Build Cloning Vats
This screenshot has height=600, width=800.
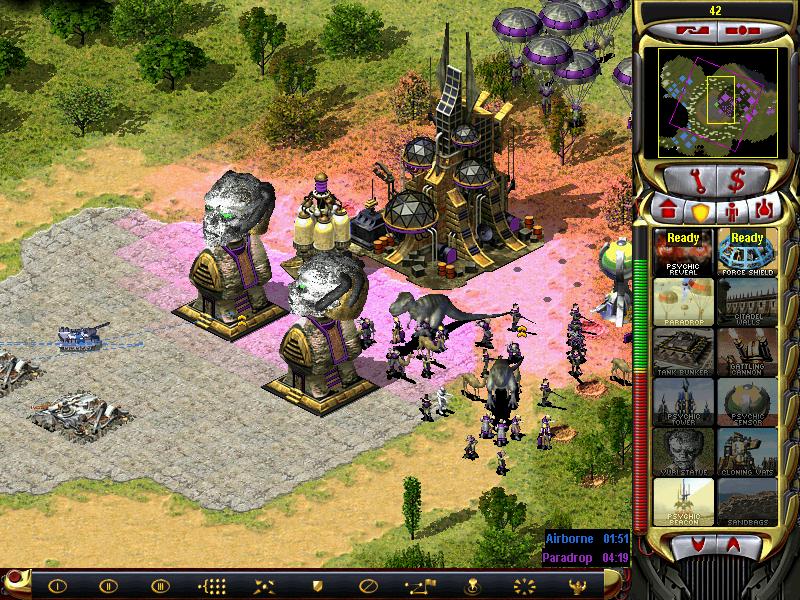(x=746, y=452)
